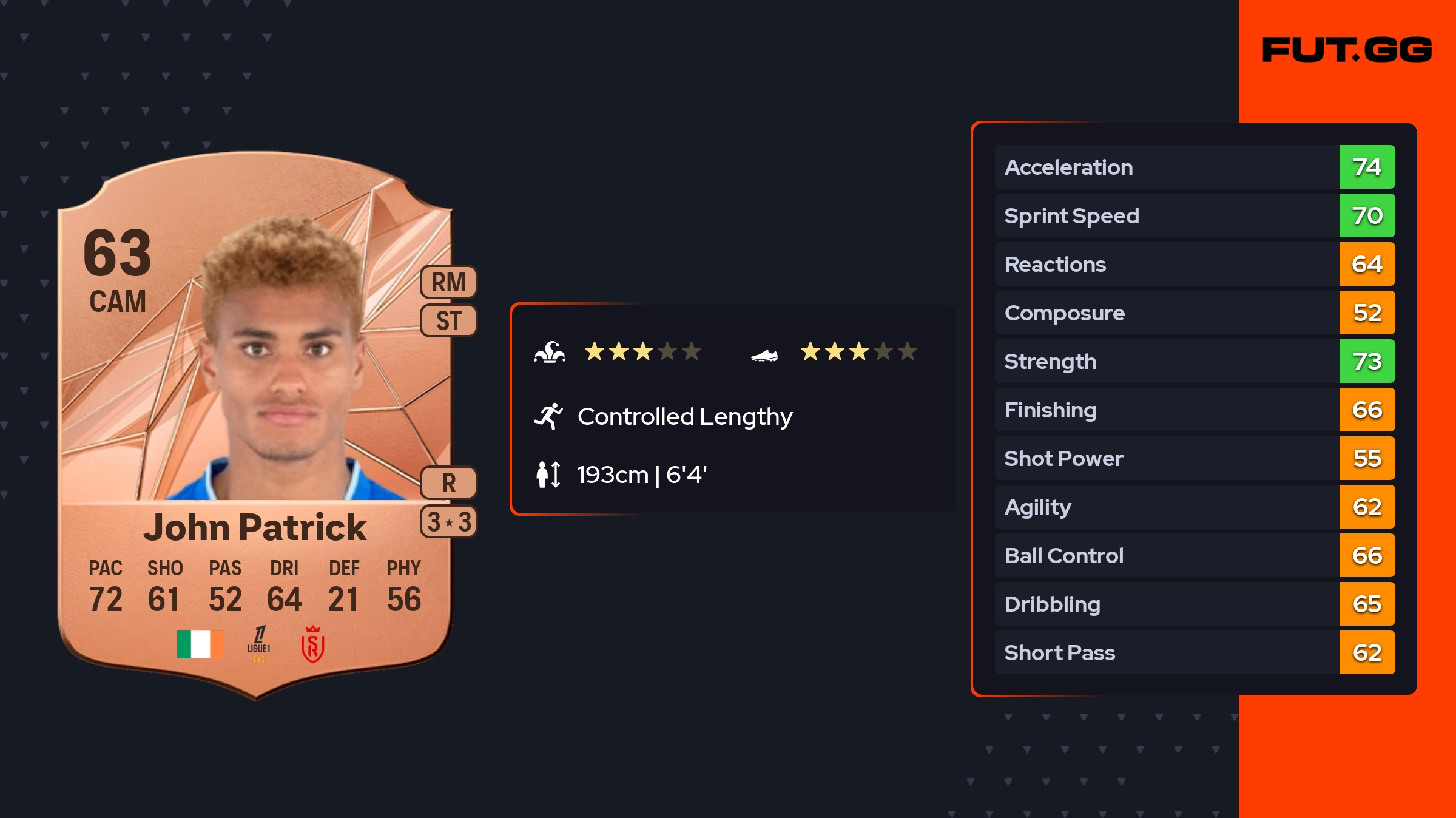Select the John Patrick player card

255,425
